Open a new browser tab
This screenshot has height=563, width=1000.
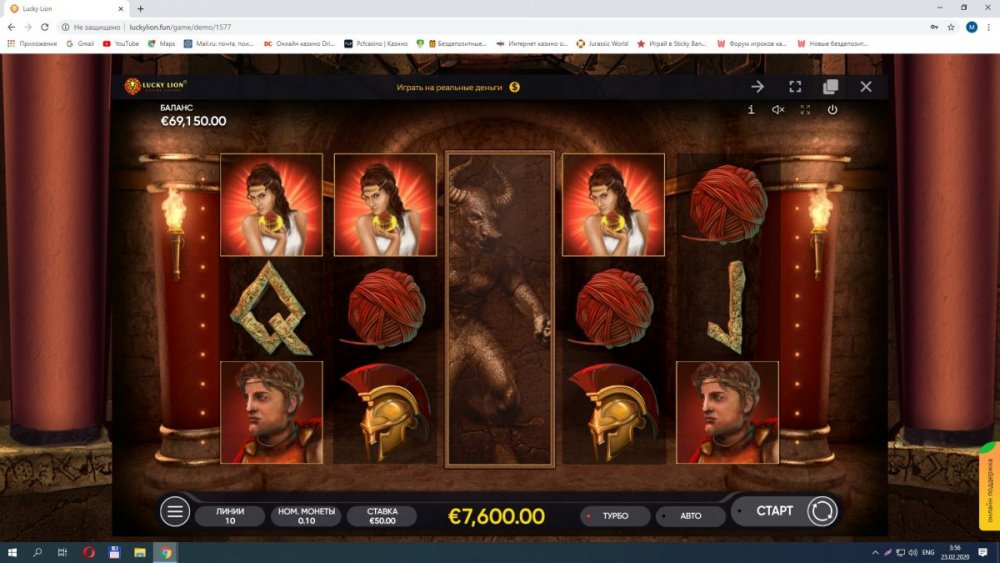point(140,9)
